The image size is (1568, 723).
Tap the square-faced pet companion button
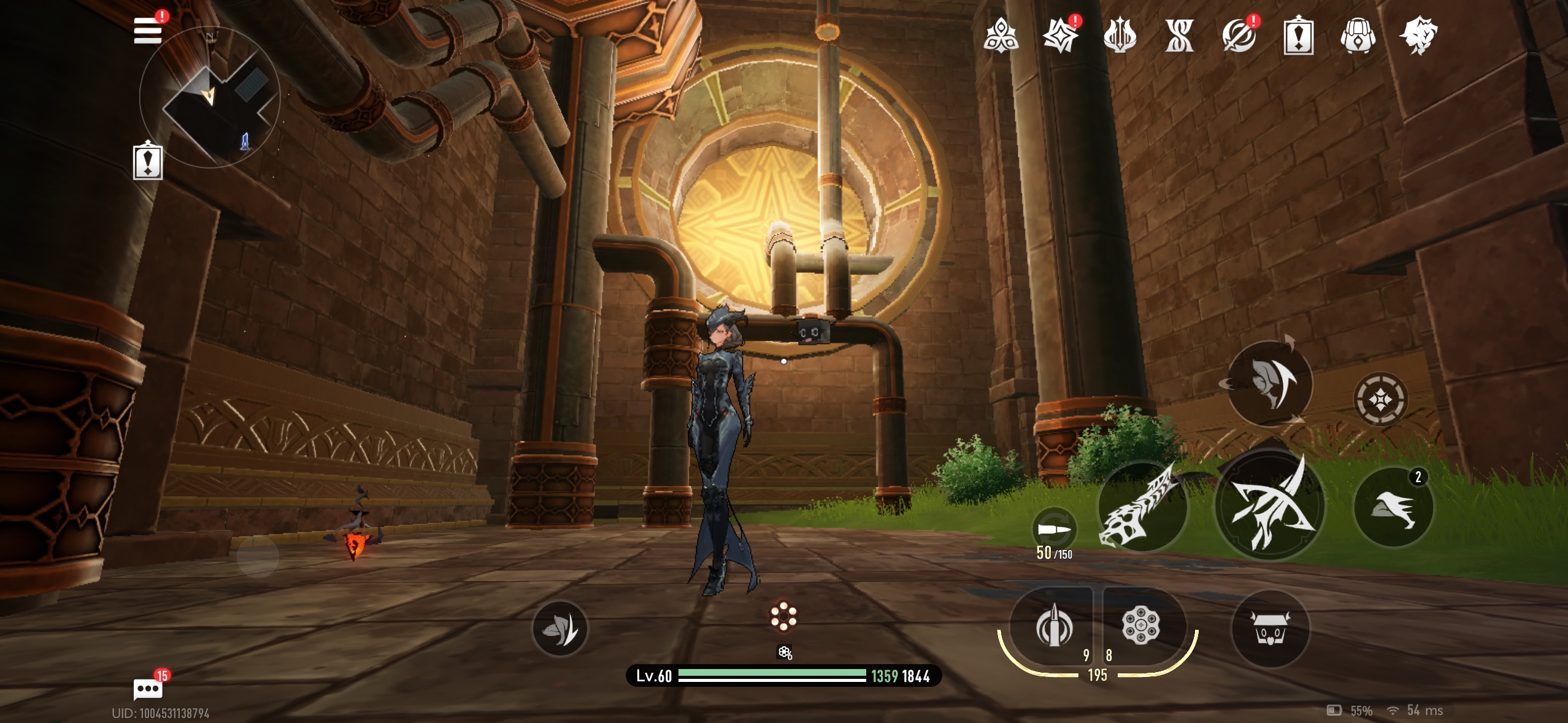(x=1270, y=629)
